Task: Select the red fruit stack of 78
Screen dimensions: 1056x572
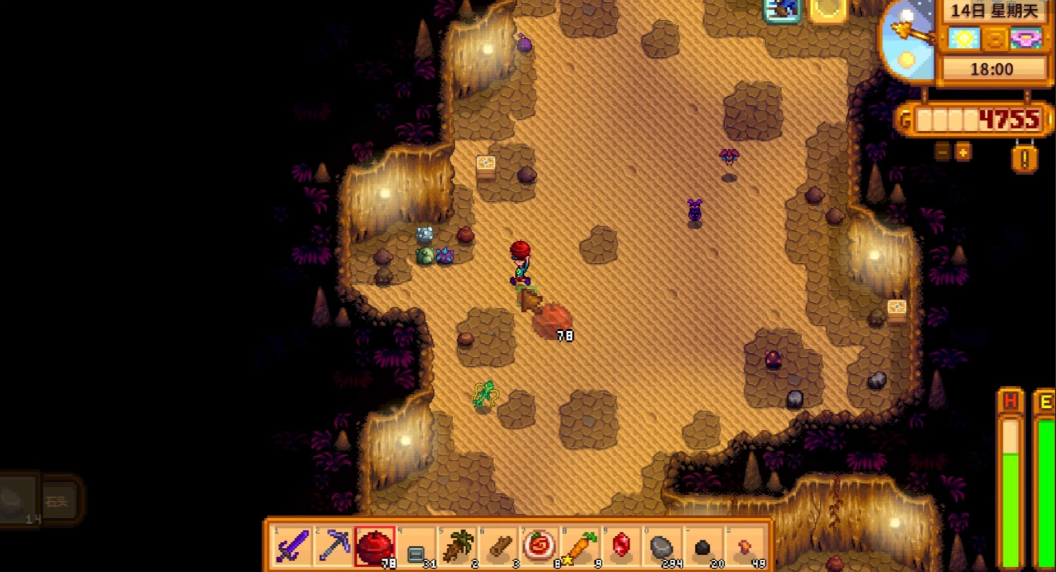Action: tap(375, 546)
